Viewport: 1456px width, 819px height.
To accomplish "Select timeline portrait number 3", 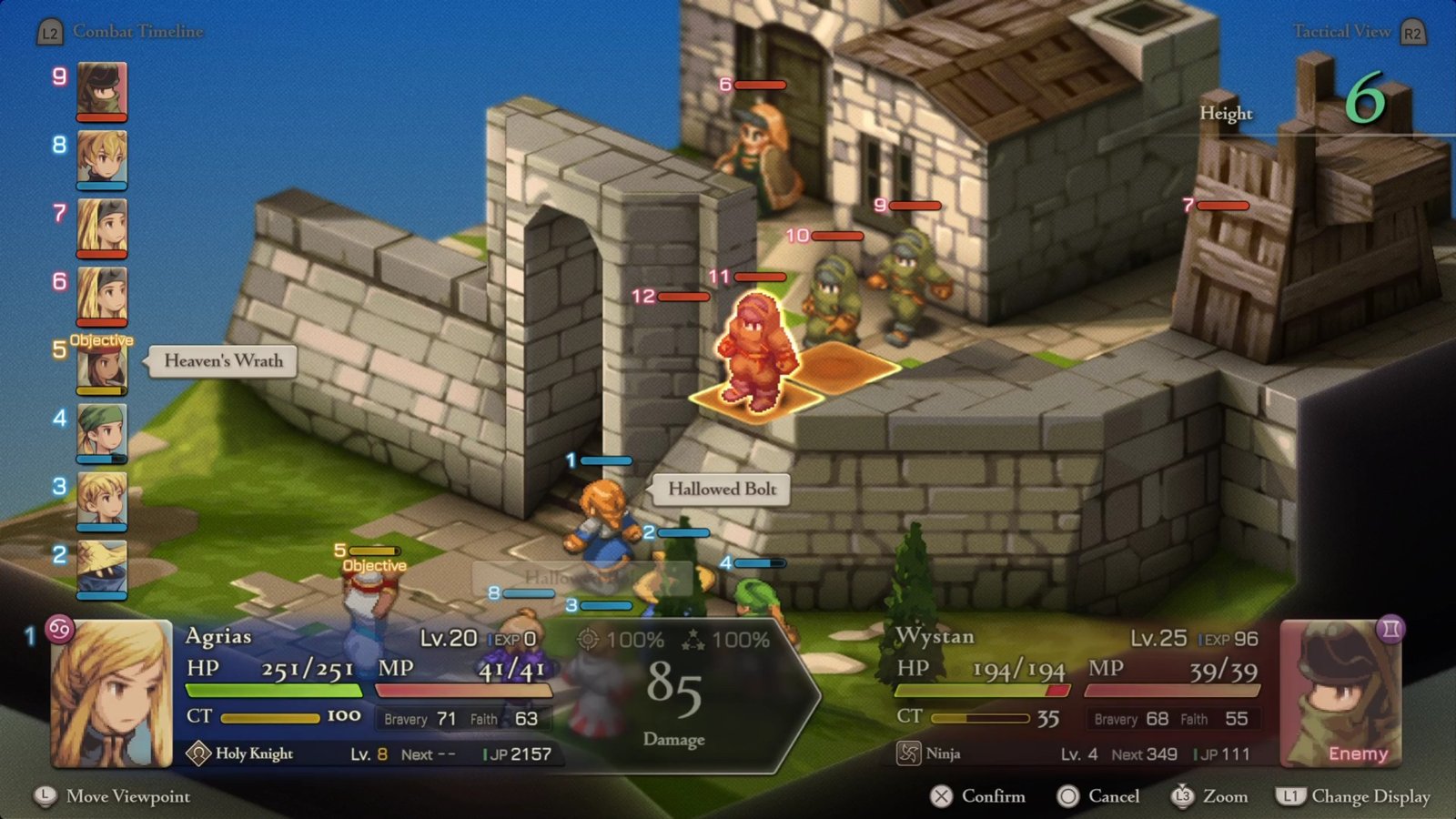I will (x=101, y=500).
